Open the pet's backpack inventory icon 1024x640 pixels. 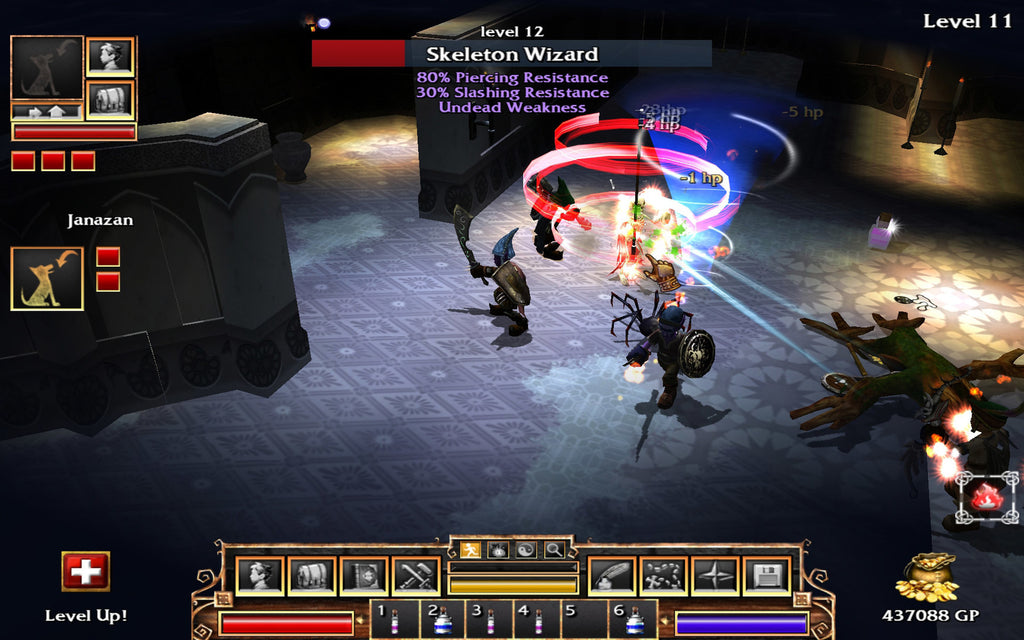tap(110, 100)
